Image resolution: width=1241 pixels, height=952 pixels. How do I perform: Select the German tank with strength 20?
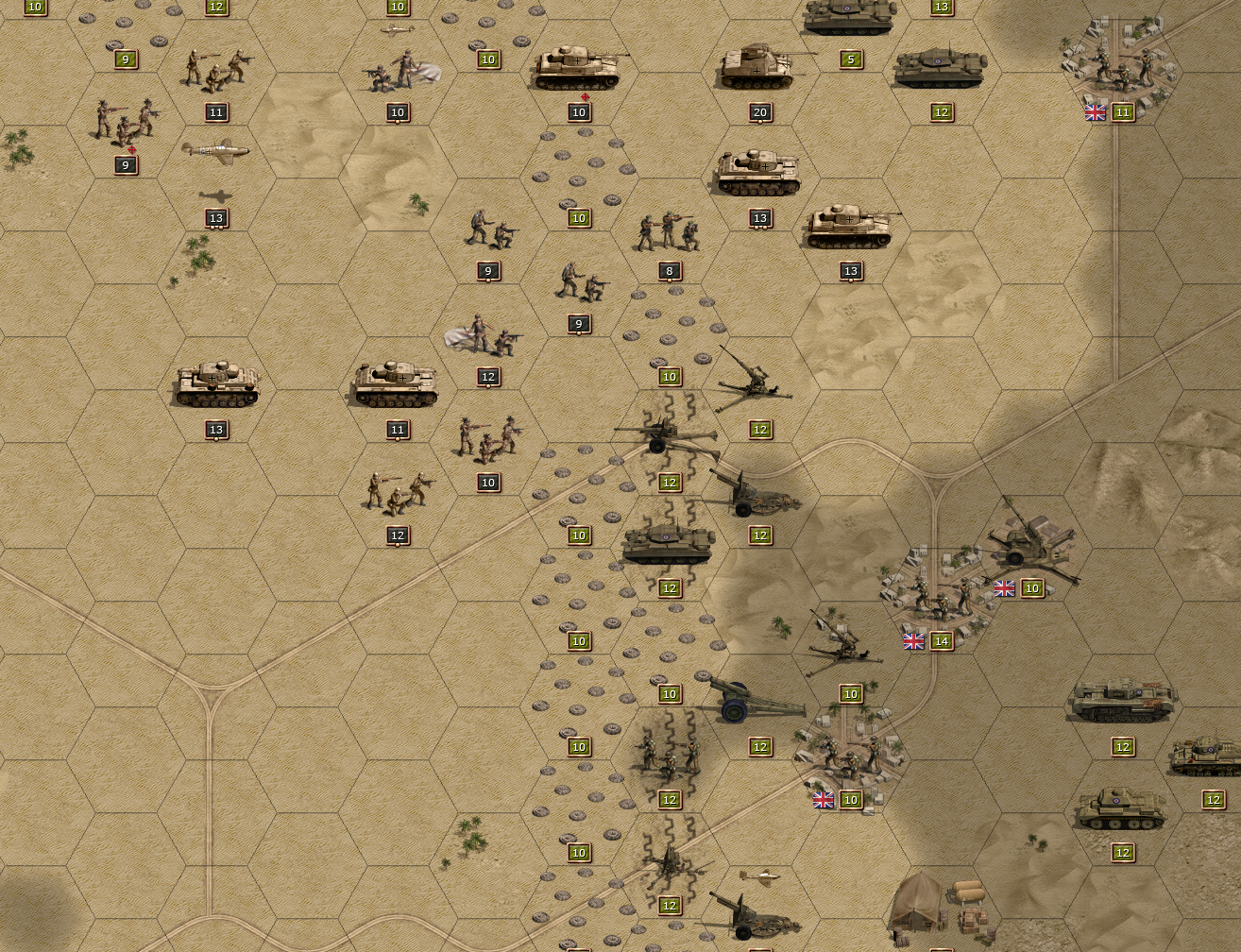[759, 69]
